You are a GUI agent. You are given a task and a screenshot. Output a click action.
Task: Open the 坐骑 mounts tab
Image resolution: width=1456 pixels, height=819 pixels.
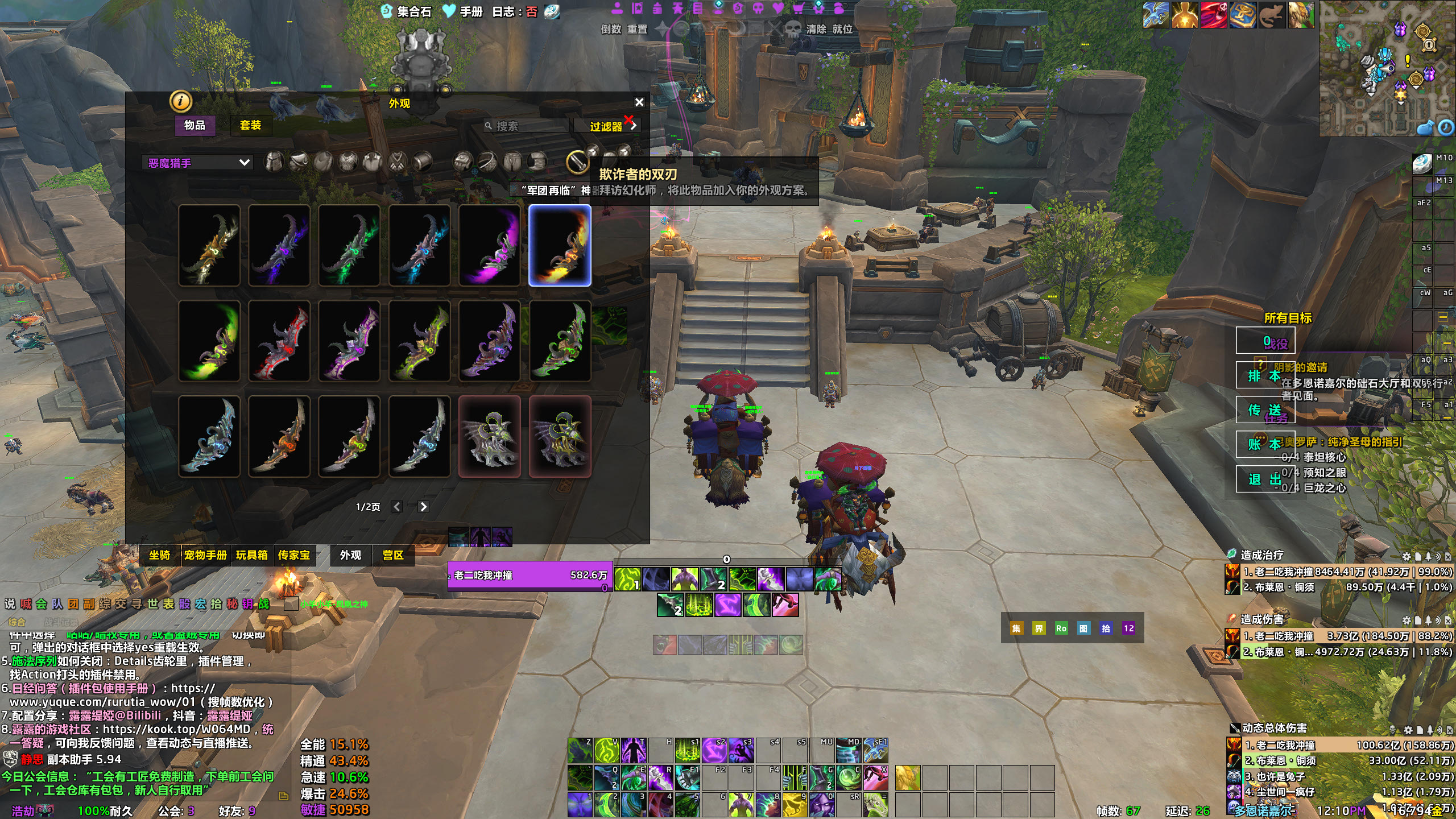pos(160,555)
